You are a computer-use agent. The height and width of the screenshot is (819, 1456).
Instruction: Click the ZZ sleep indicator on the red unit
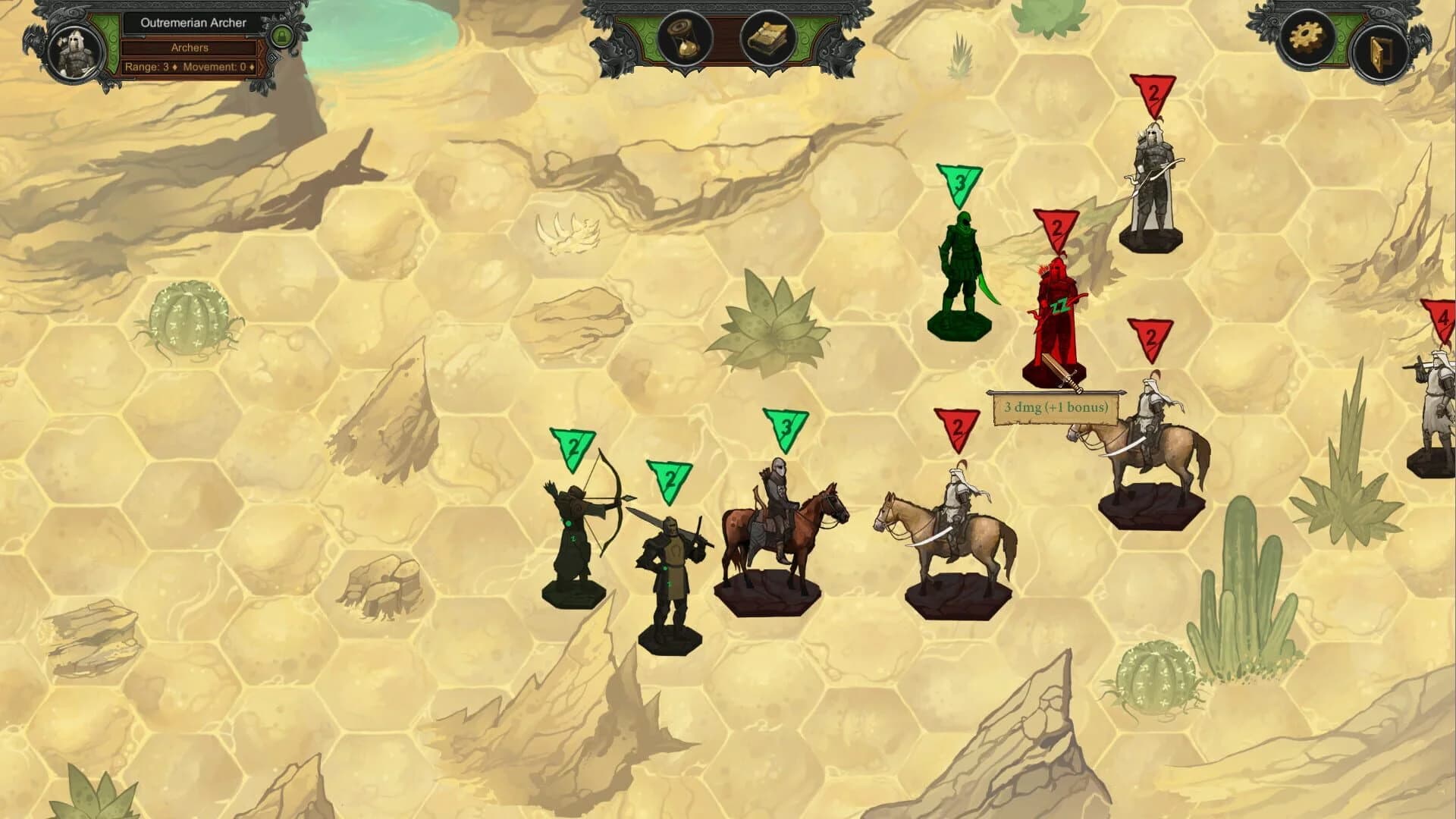coord(1059,304)
